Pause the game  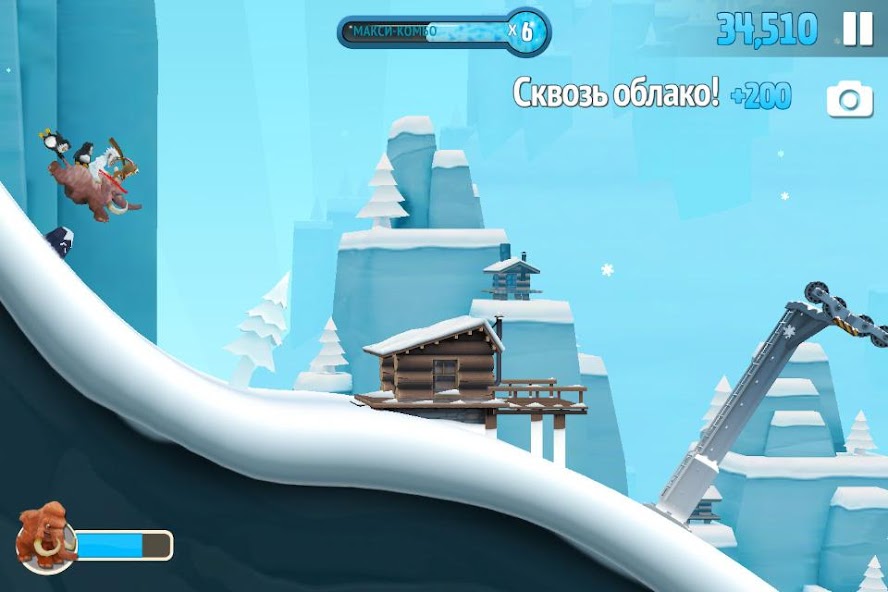(857, 29)
